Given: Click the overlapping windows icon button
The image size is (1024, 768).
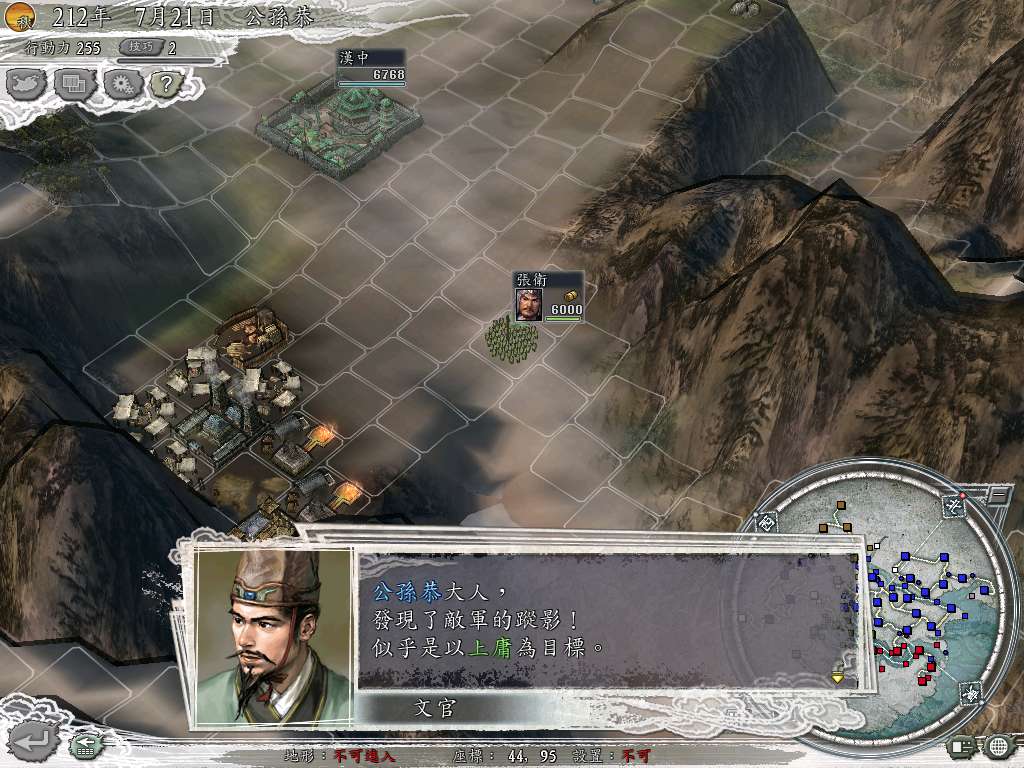Looking at the screenshot, I should coord(74,84).
